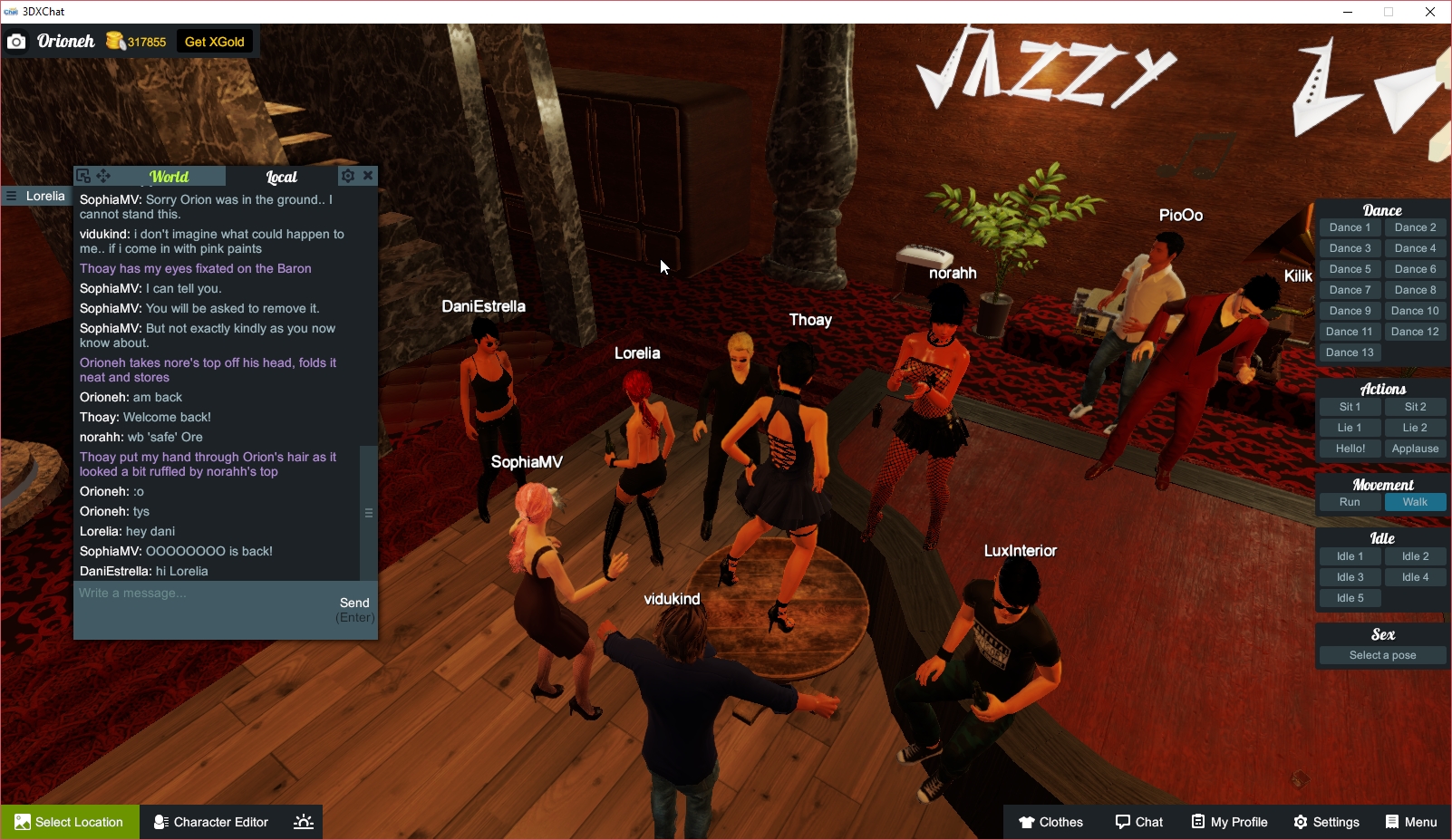Switch to the Local chat tab
The image size is (1452, 840).
click(282, 176)
